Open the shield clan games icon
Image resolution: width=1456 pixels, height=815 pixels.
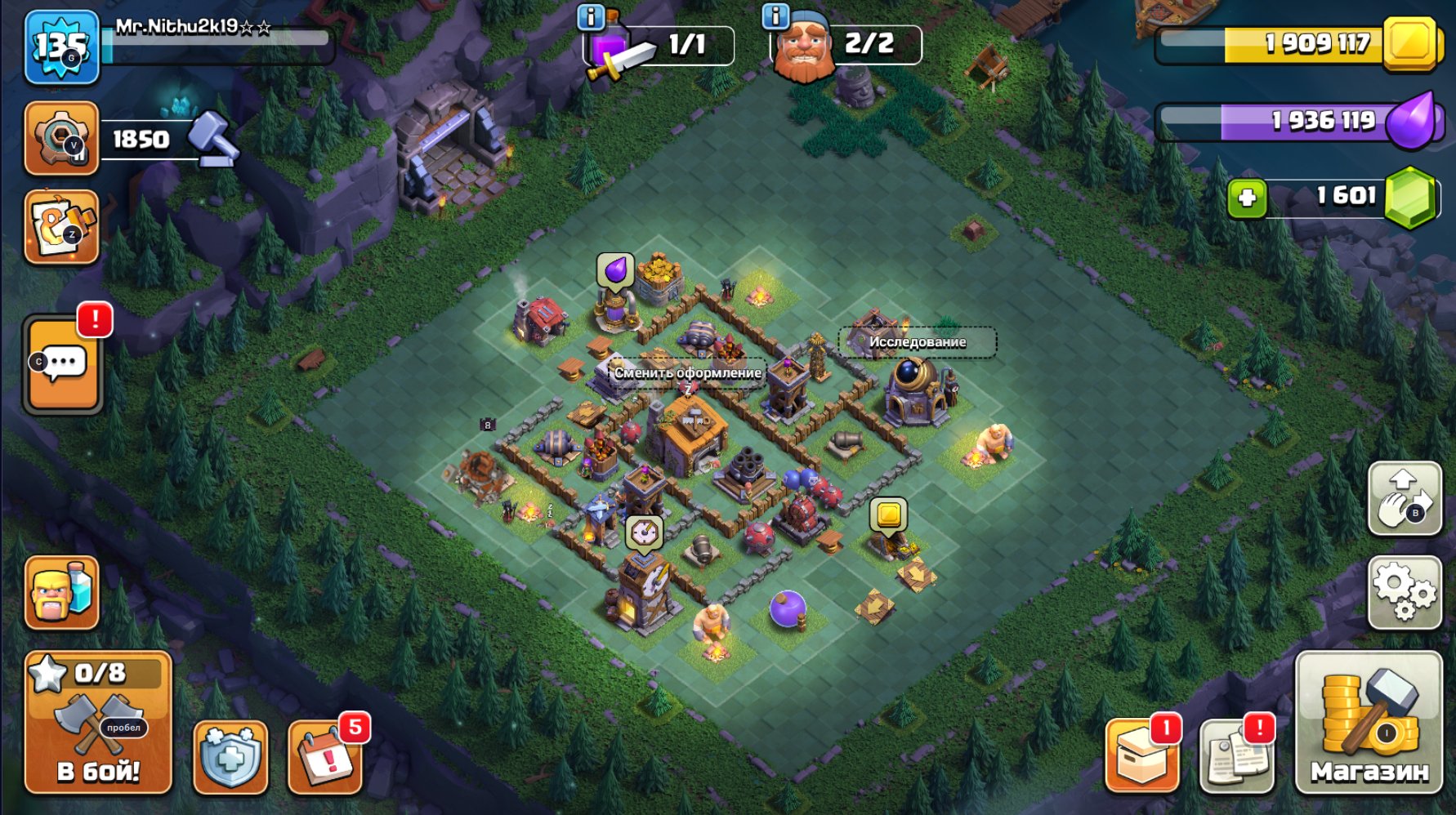(230, 757)
